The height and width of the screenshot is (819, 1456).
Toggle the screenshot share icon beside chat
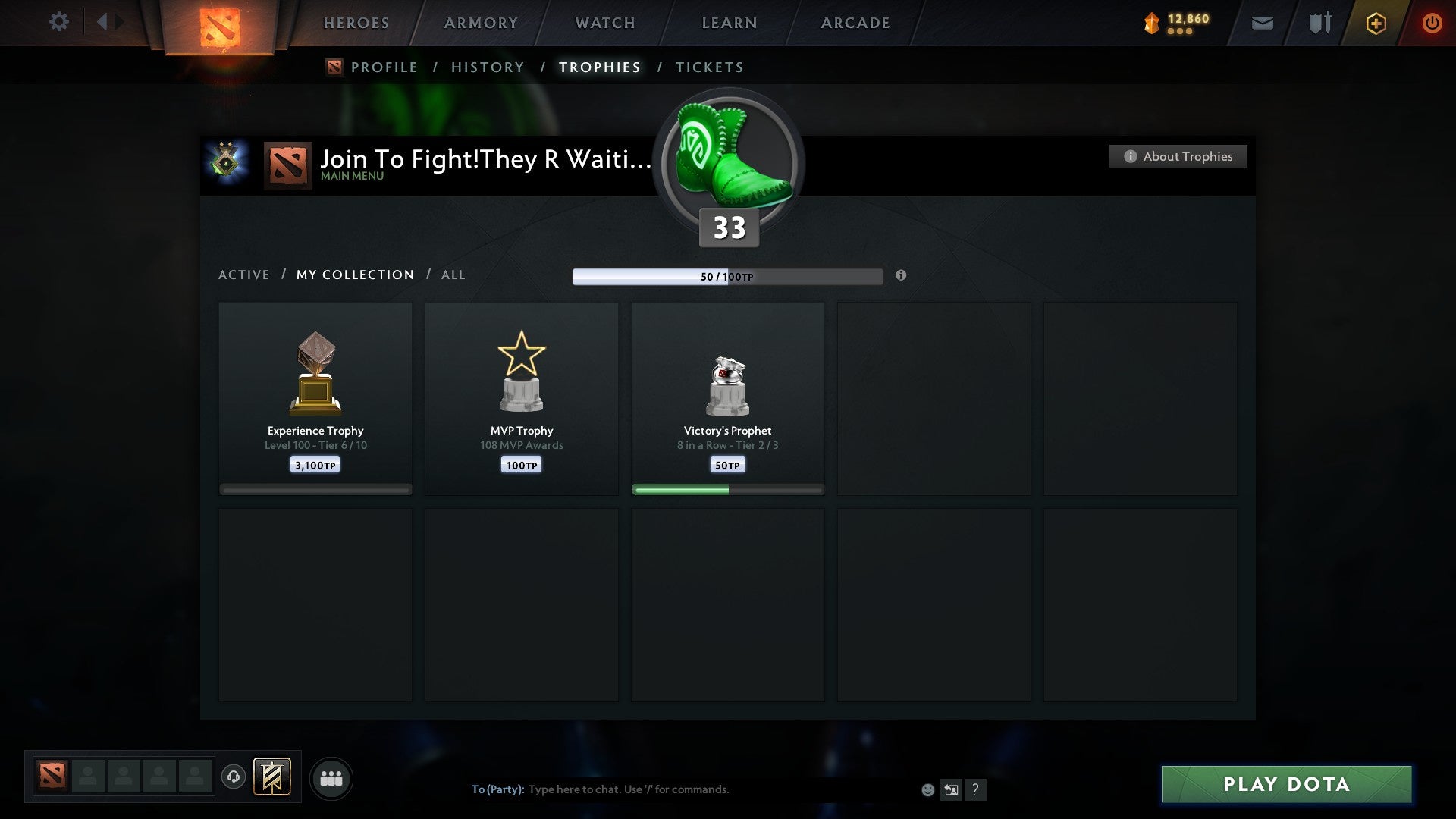pyautogui.click(x=951, y=789)
